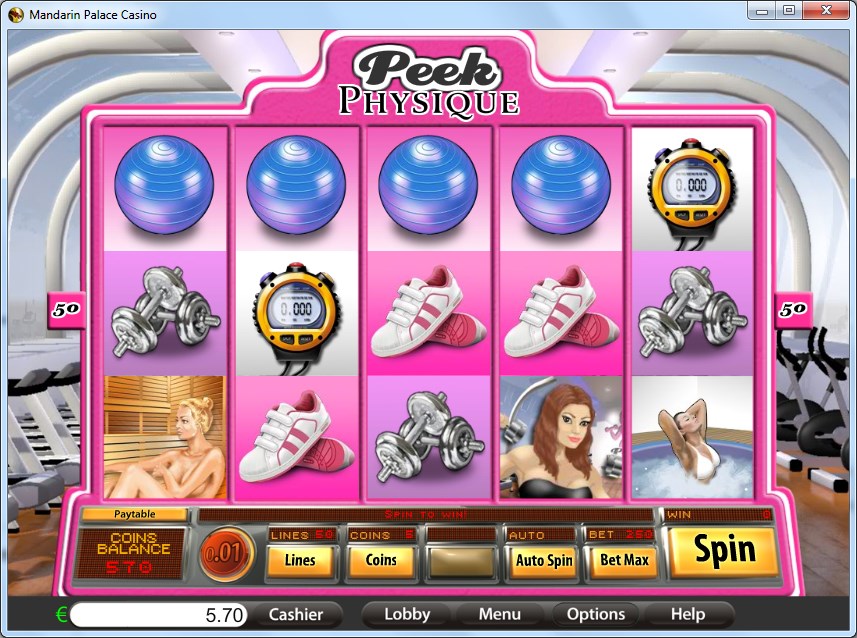Adjust the number of Lines
The image size is (857, 638).
[x=300, y=560]
